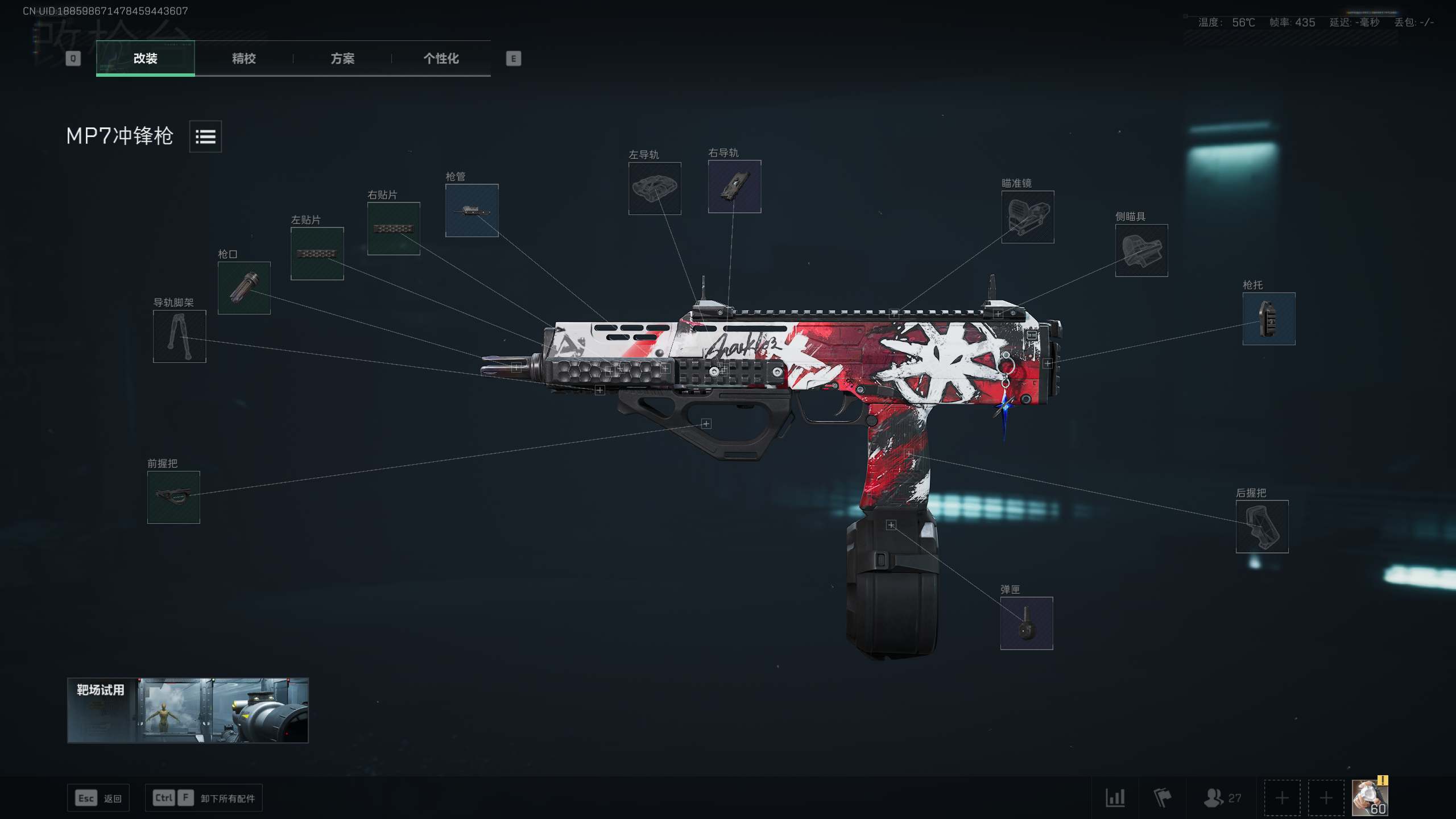Viewport: 1456px width, 819px height.
Task: Select the 枪管 barrel attachment slot
Action: tap(471, 210)
